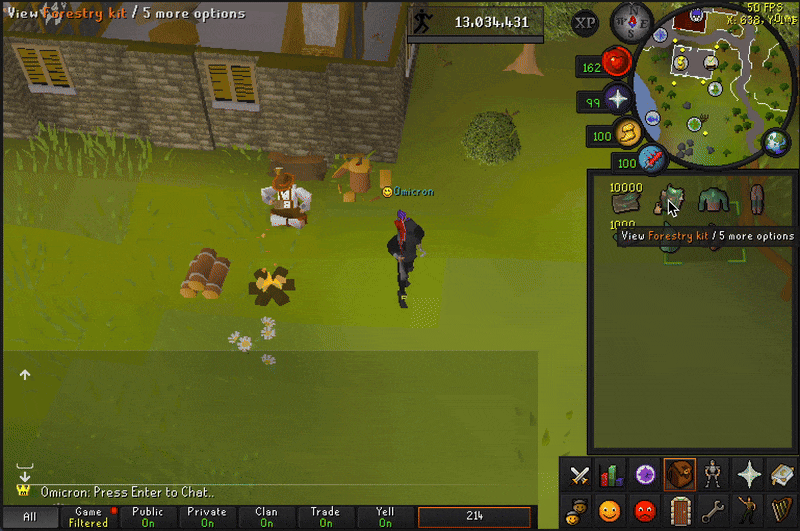This screenshot has width=800, height=531.
Task: Switch to the Skills tab
Action: click(611, 474)
